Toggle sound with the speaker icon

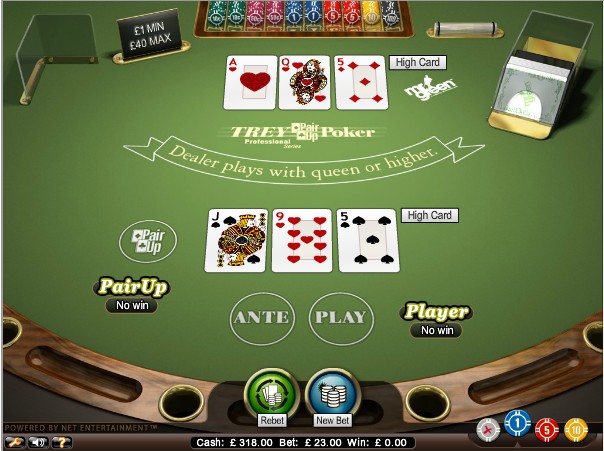tap(40, 440)
